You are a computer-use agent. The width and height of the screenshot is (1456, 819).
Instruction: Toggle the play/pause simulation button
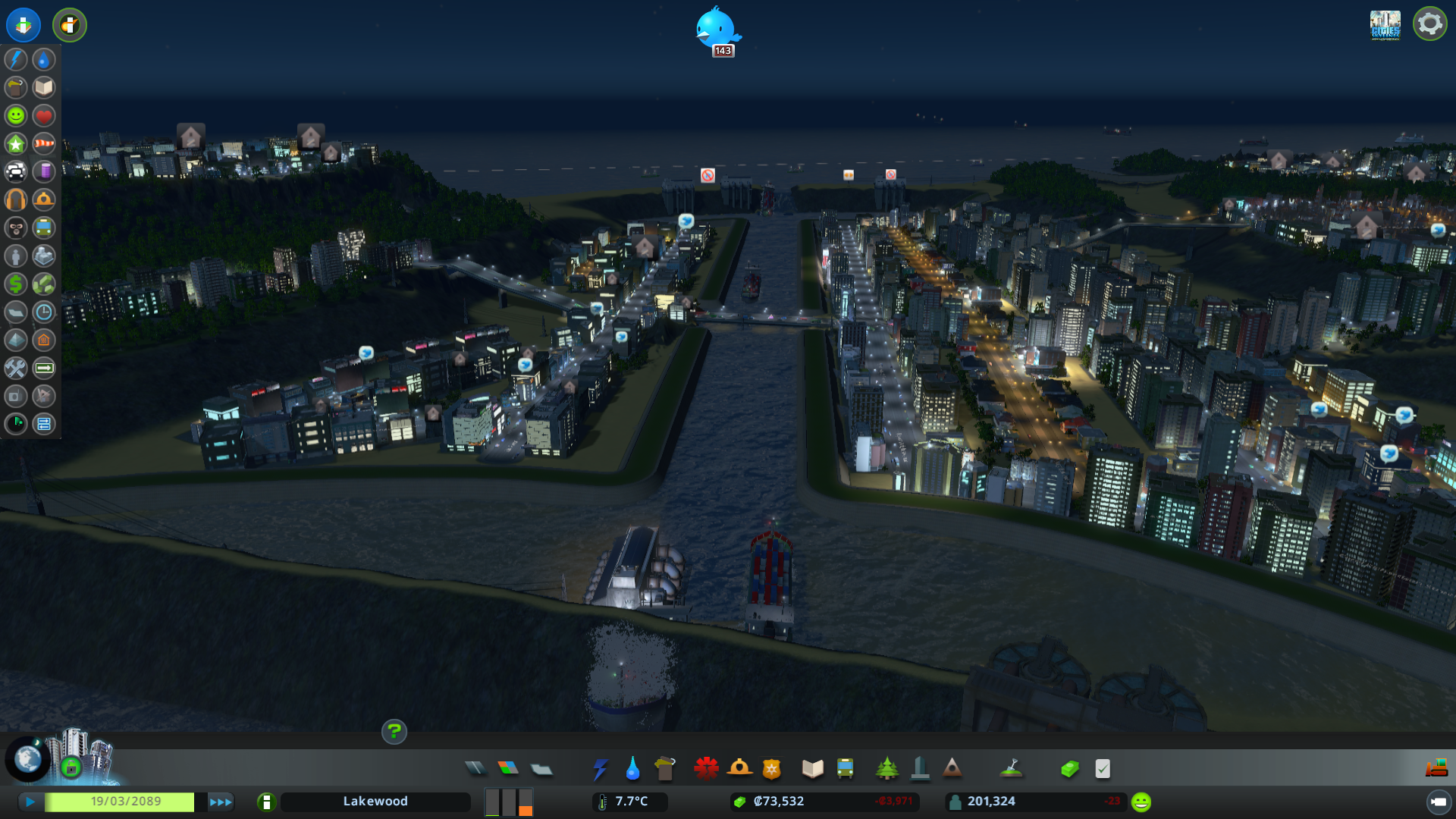pos(30,802)
